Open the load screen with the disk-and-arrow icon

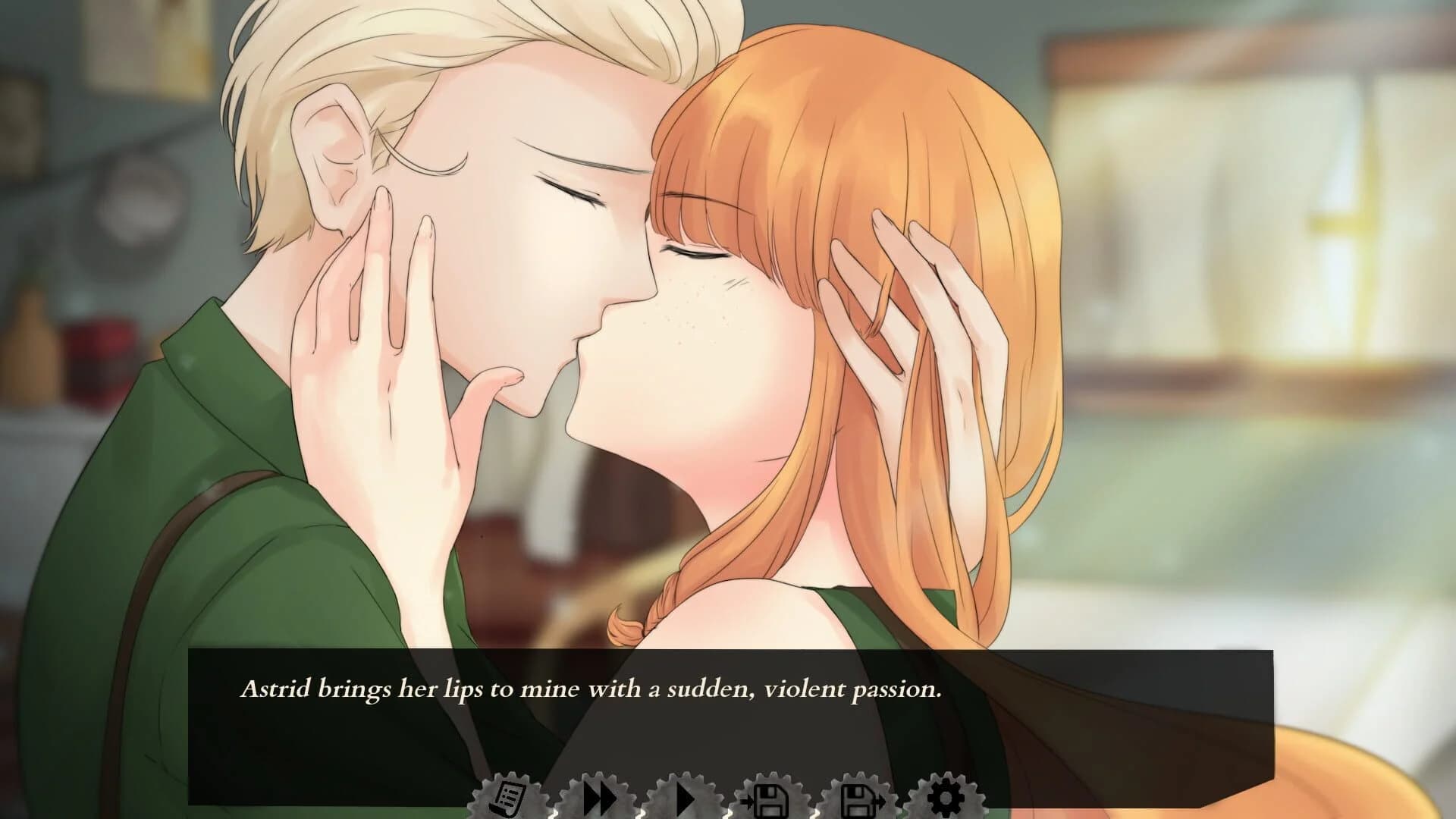(858, 798)
